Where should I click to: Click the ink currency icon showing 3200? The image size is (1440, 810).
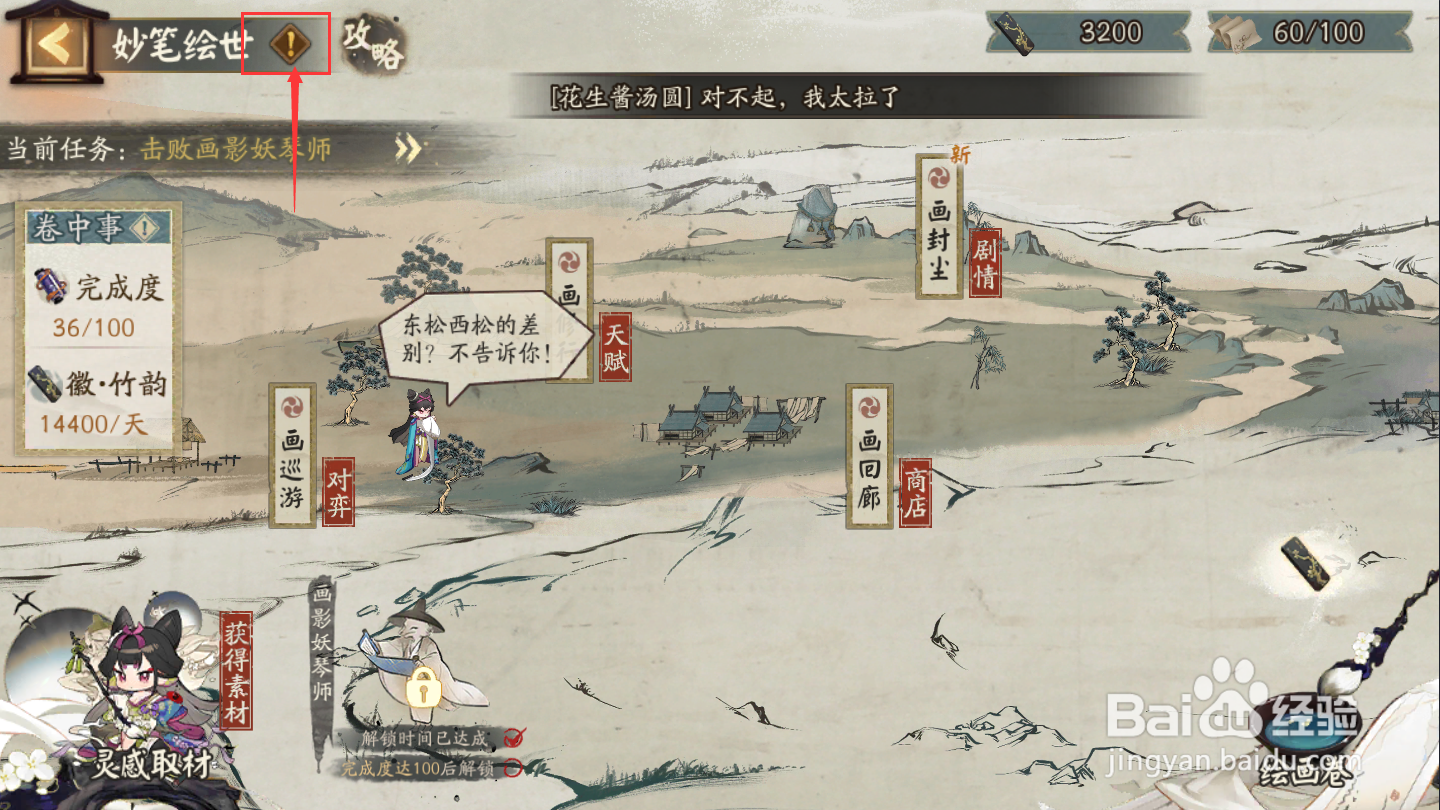click(x=1014, y=30)
